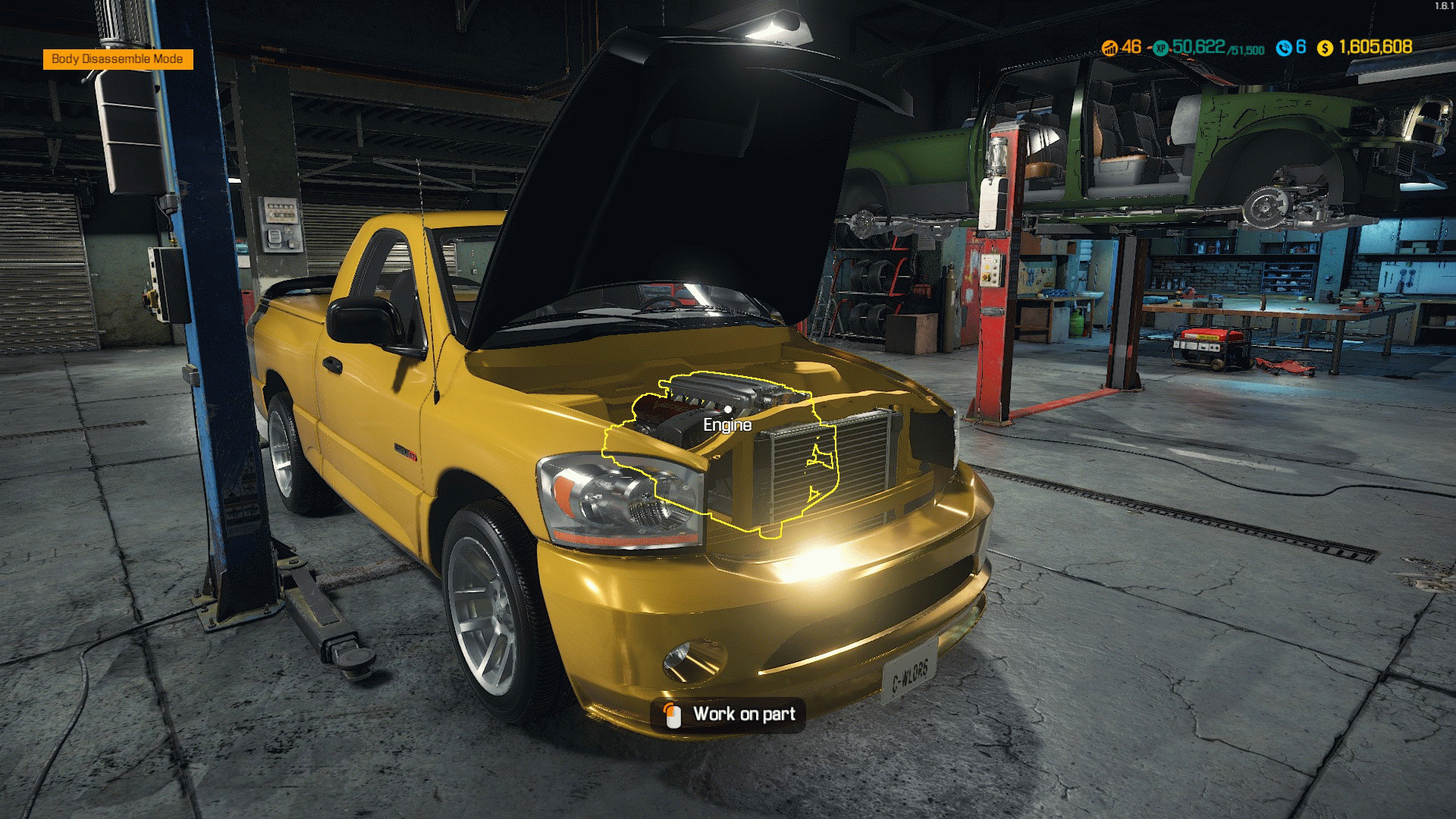Image resolution: width=1456 pixels, height=819 pixels.
Task: Select the highlighted Engine part
Action: pyautogui.click(x=726, y=425)
